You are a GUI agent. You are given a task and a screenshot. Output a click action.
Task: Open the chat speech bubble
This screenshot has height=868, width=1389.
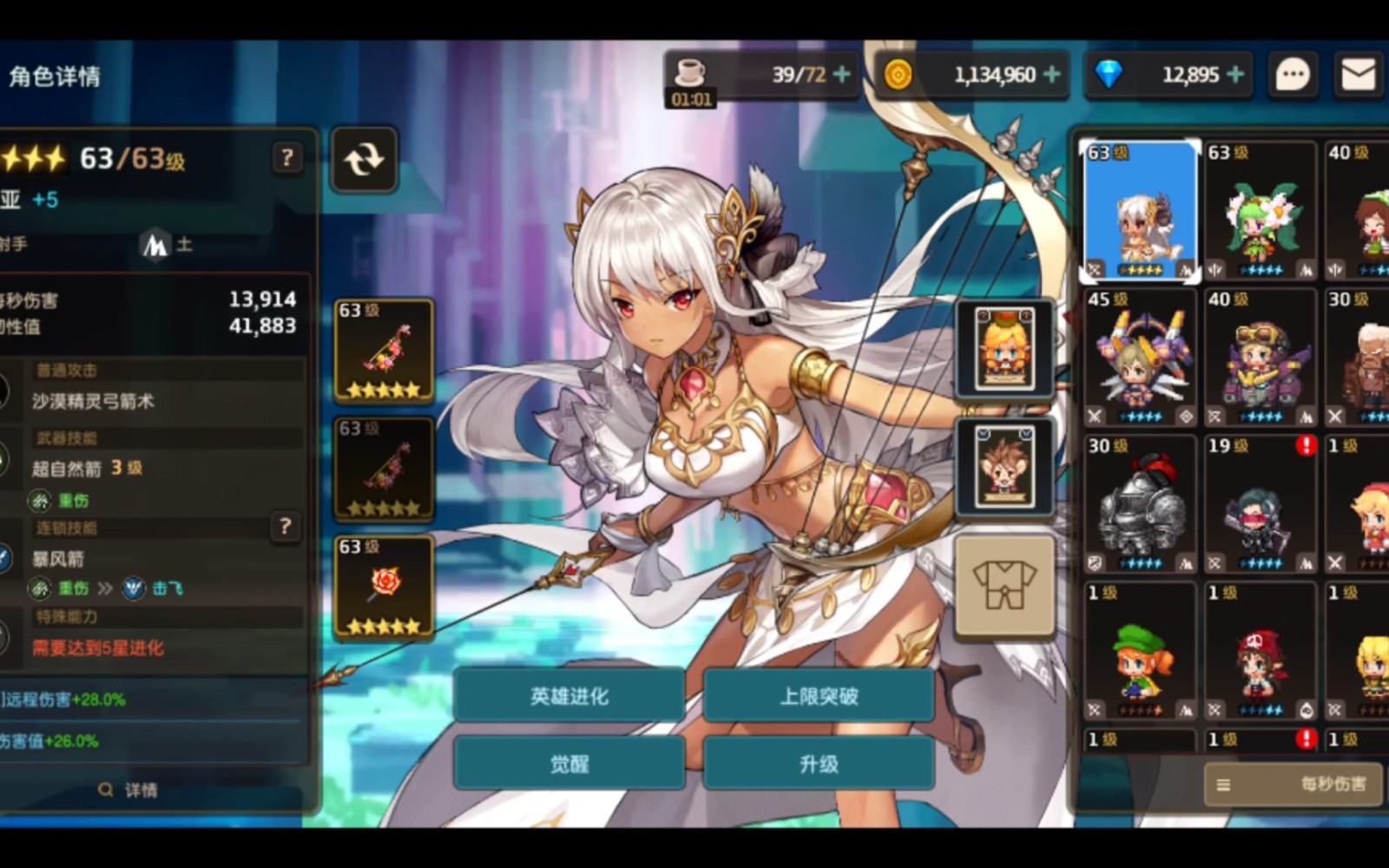click(x=1292, y=75)
